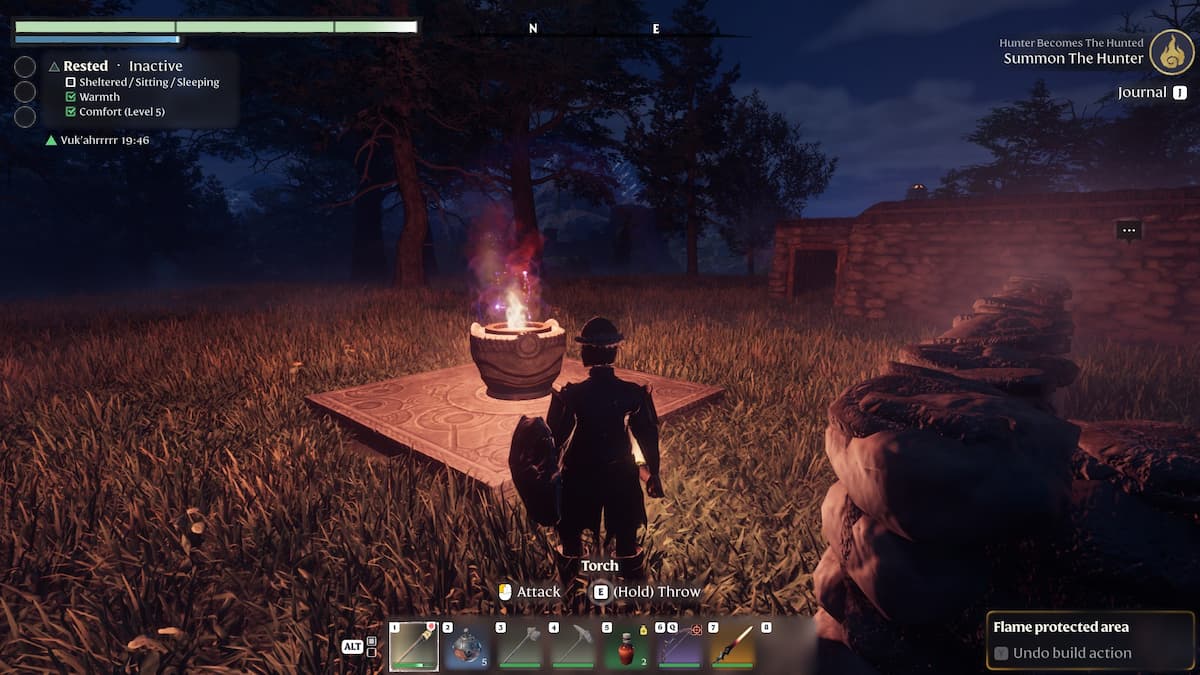Use the red health potion slot
The image size is (1200, 675).
click(x=626, y=646)
